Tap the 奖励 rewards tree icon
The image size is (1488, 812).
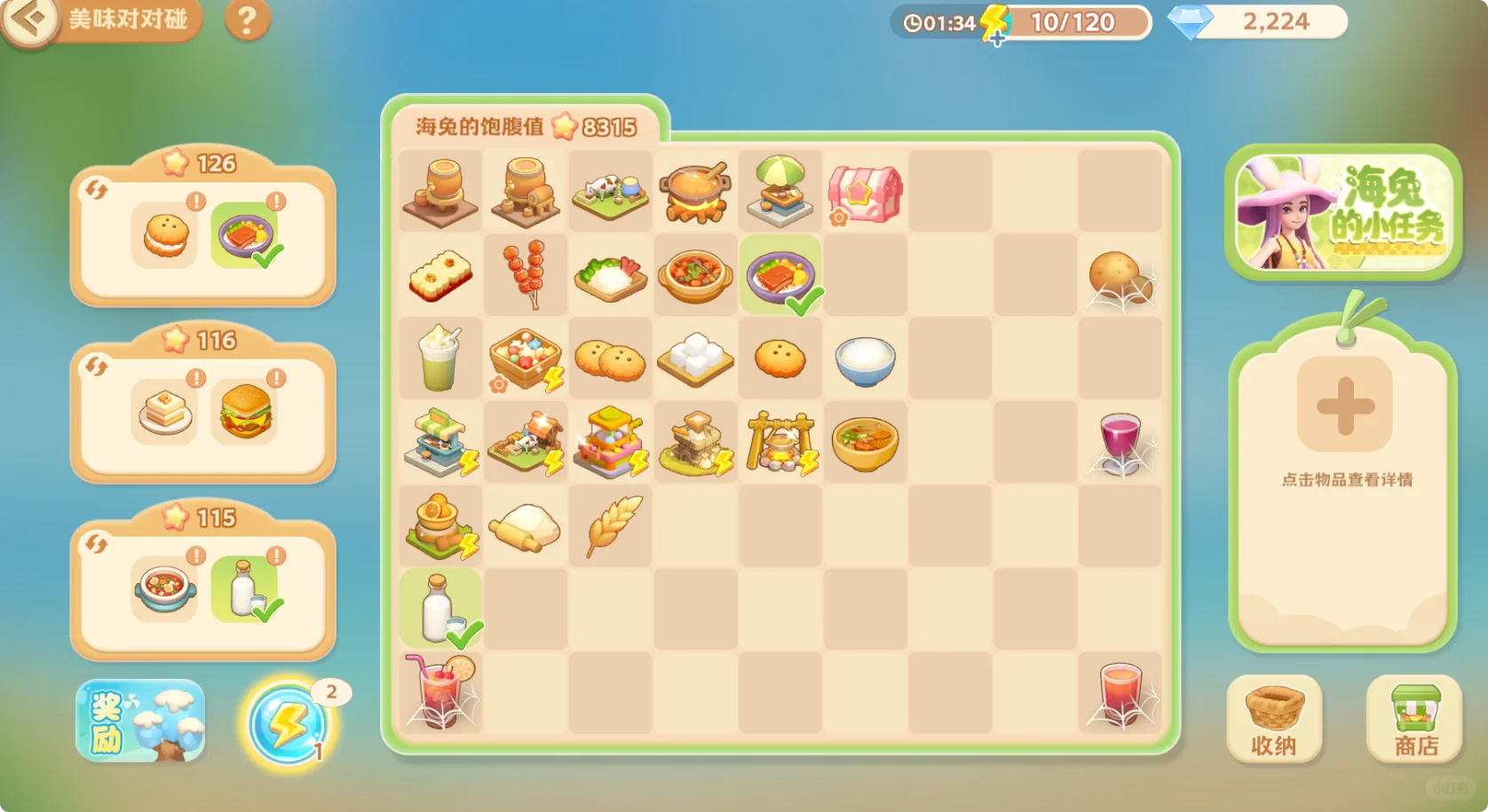(139, 719)
